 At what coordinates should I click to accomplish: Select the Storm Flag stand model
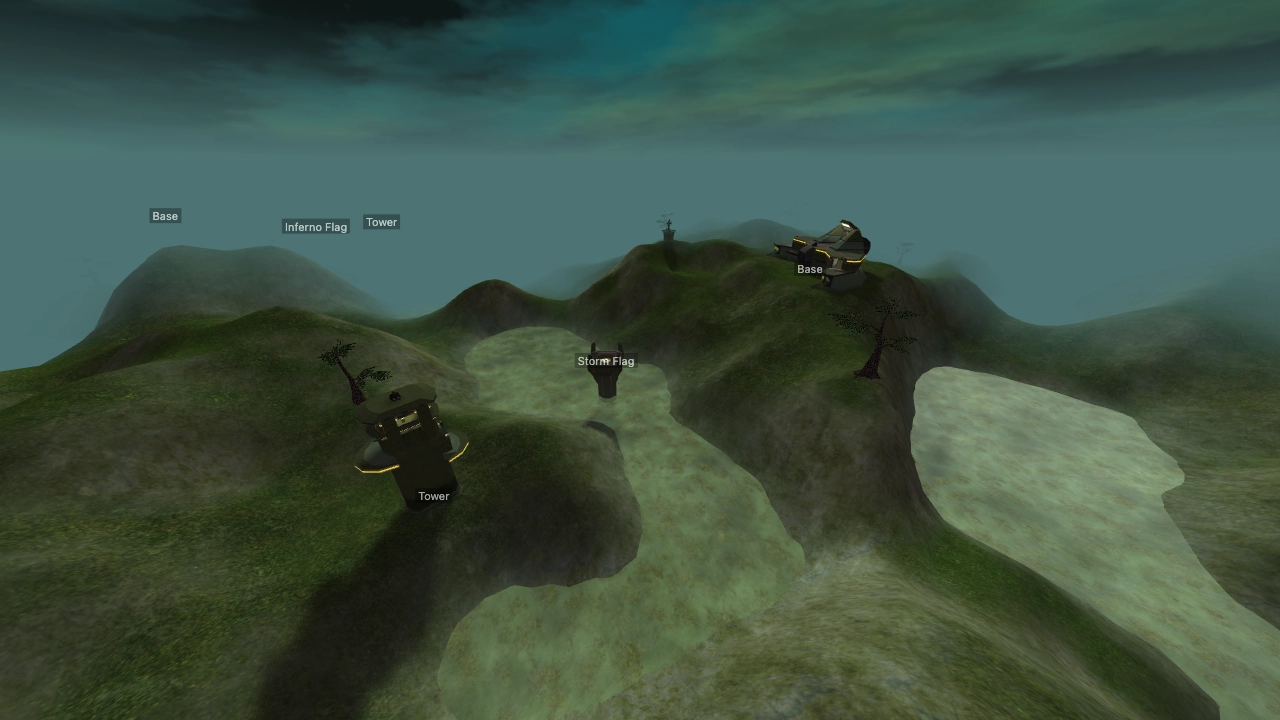pyautogui.click(x=607, y=382)
